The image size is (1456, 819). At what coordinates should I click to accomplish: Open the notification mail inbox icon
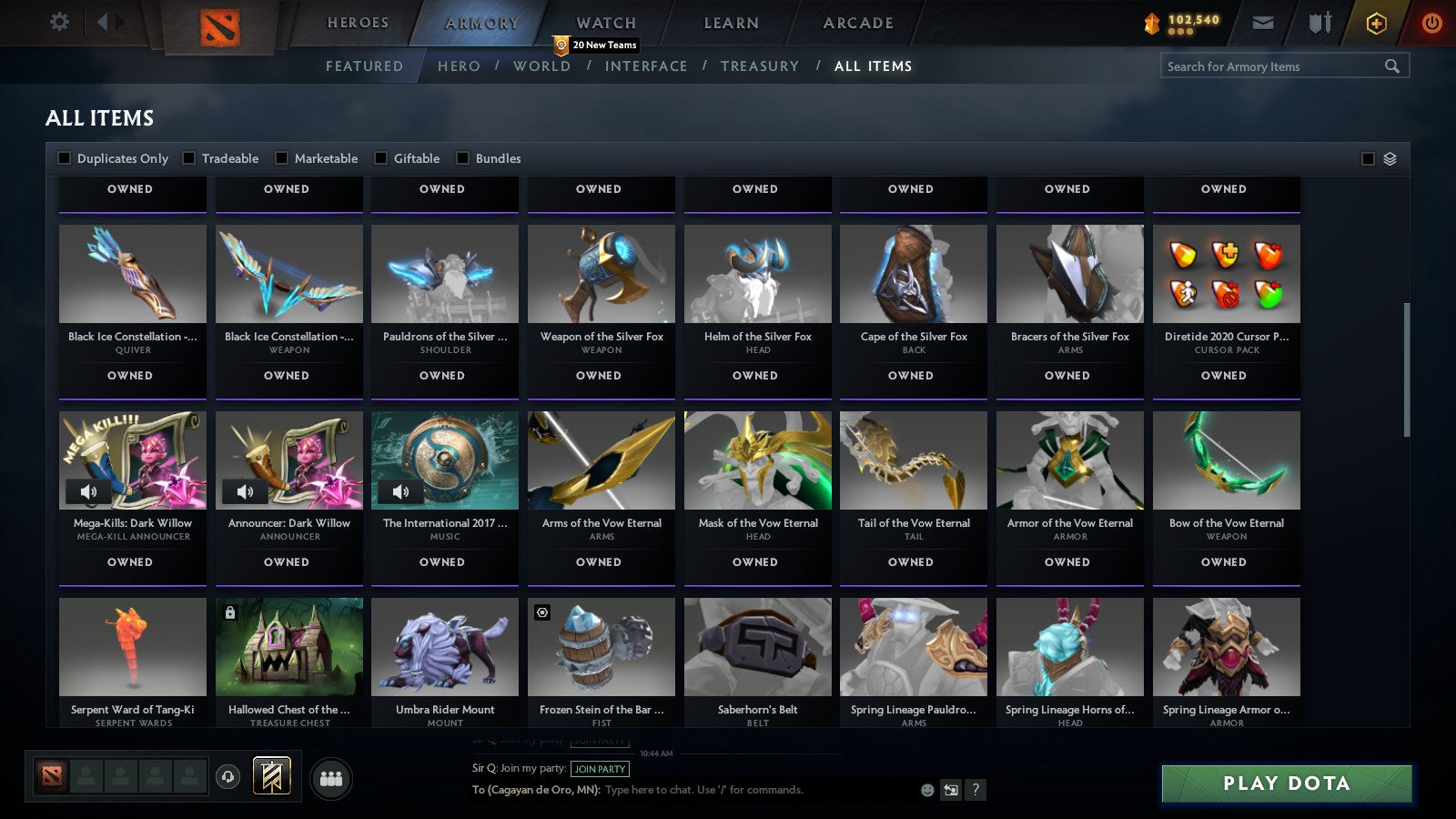click(1264, 23)
